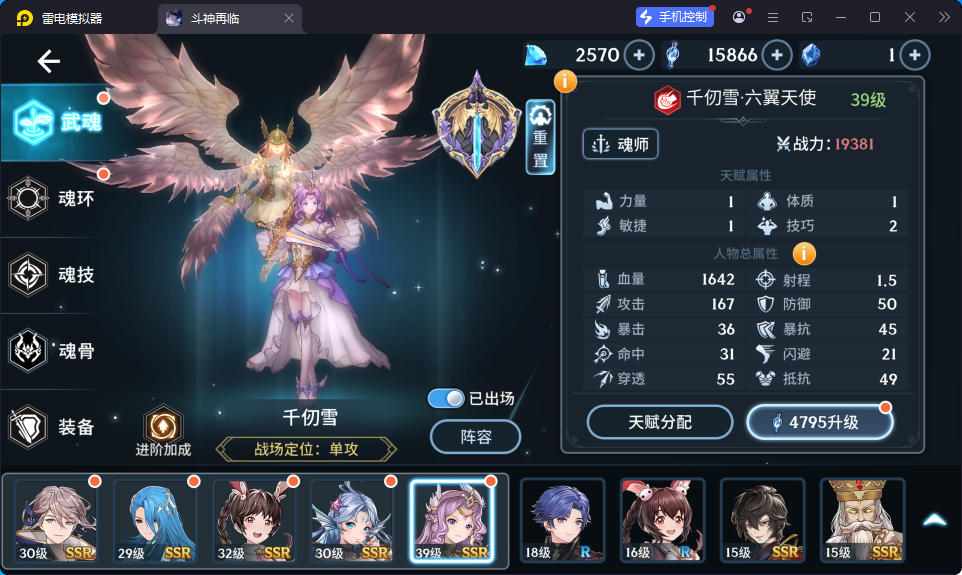Select the level 18 R-rank hero
Screen dimensions: 962x575
tap(562, 520)
